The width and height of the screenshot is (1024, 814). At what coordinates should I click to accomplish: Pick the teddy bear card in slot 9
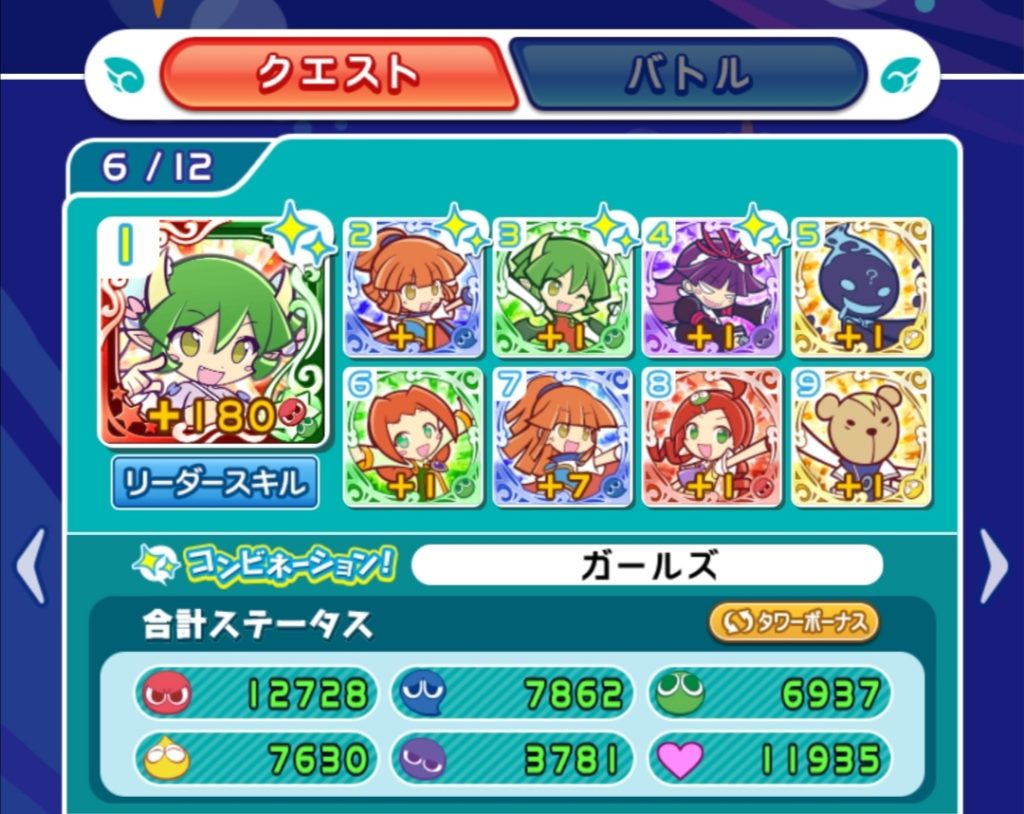861,437
